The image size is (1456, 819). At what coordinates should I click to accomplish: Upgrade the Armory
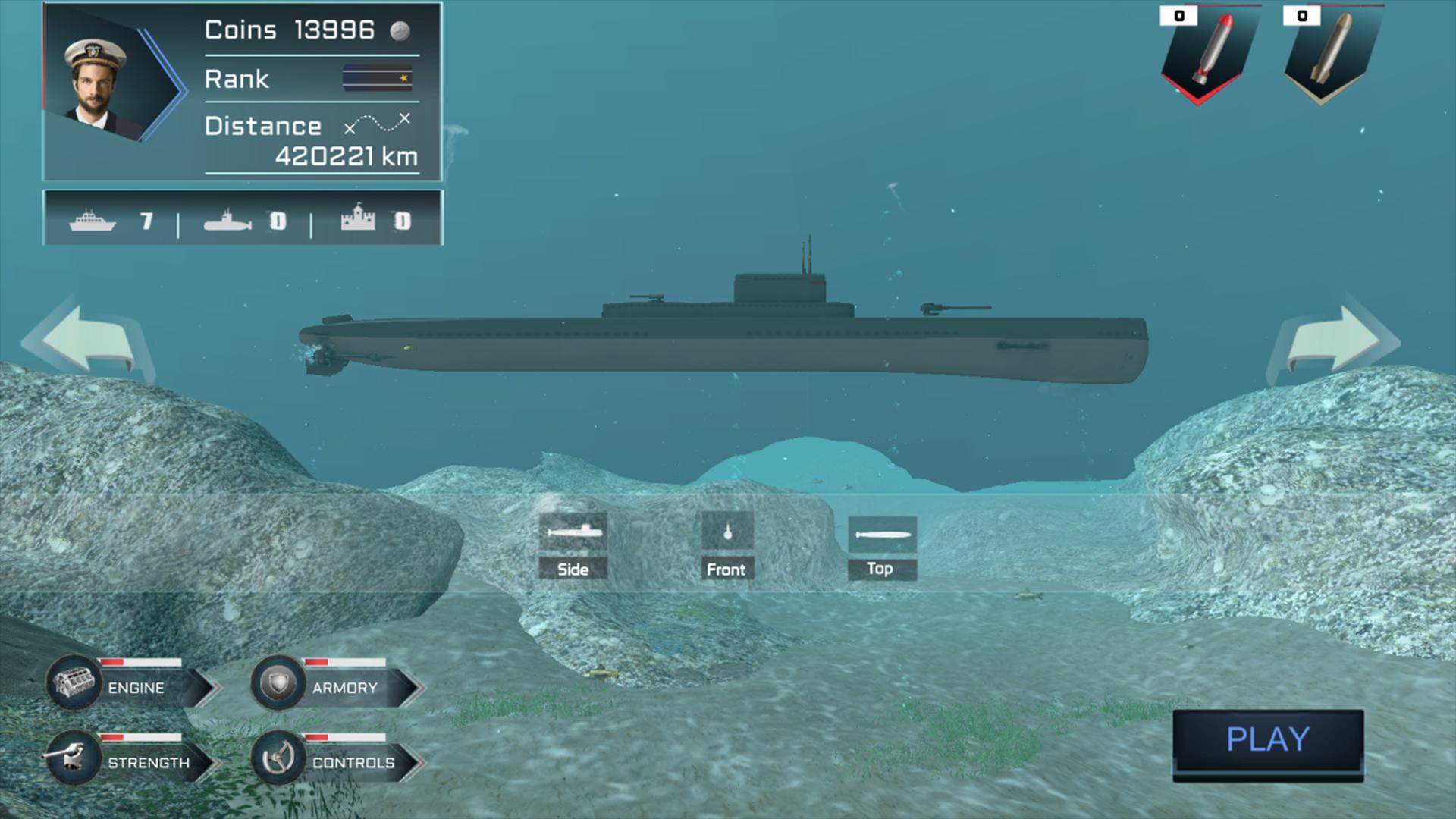337,686
